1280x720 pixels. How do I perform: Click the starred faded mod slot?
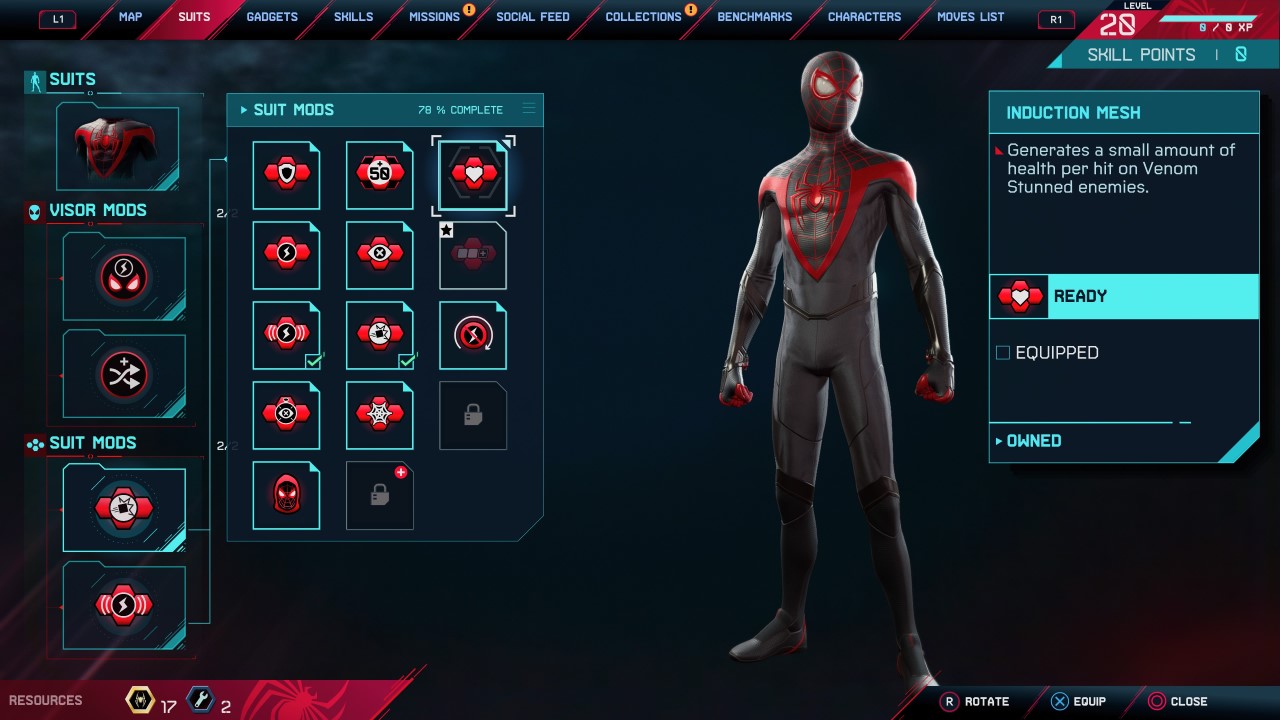[x=472, y=254]
